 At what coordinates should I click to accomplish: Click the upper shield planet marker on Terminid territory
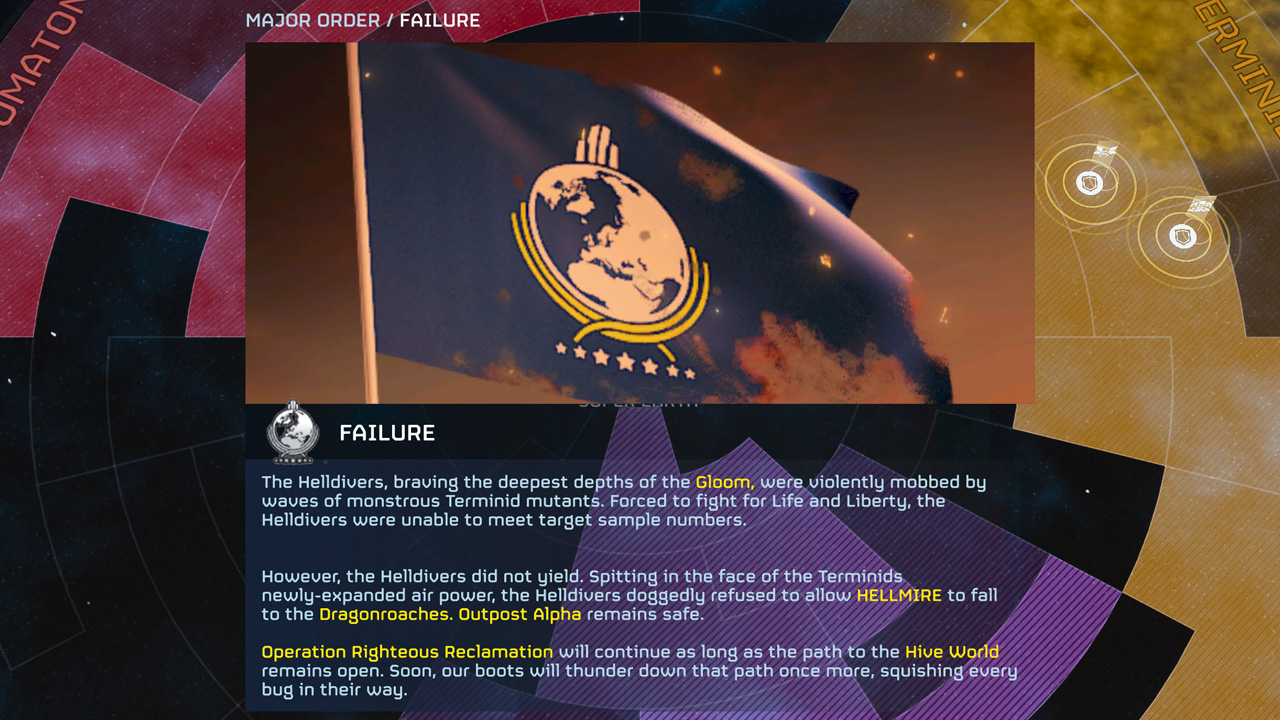1090,184
